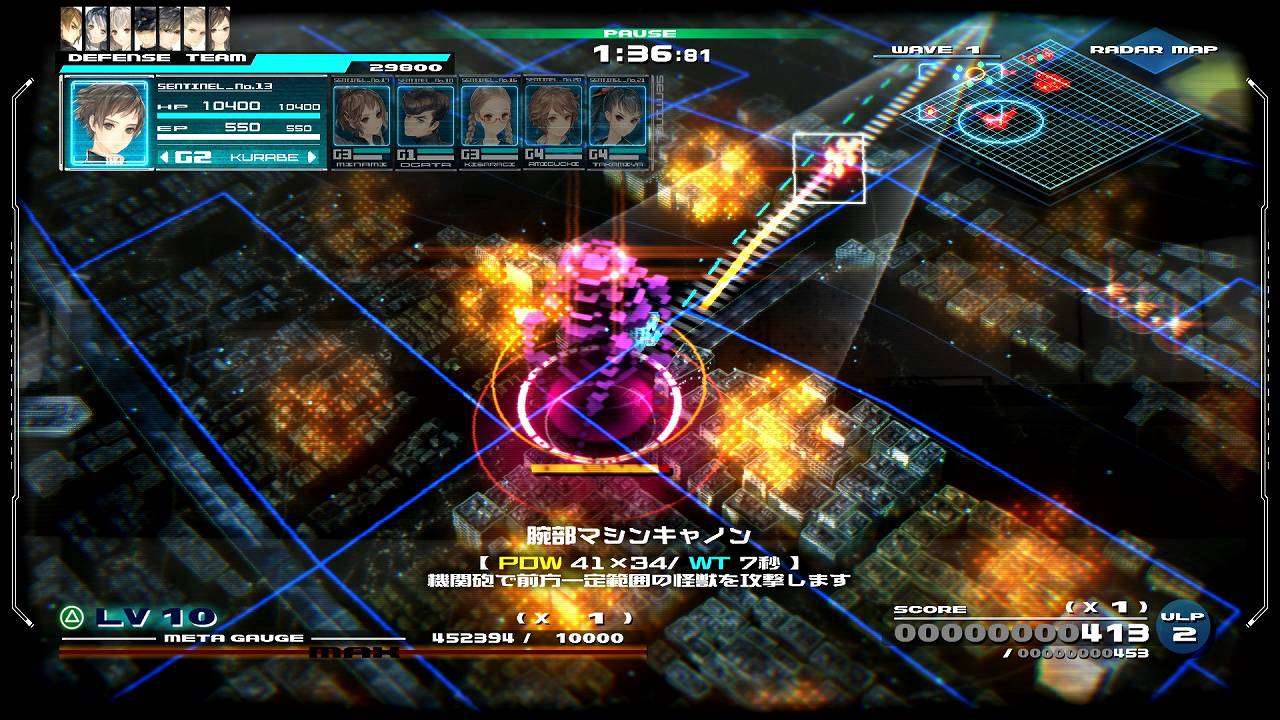1280x720 pixels.
Task: Click the LV 10 circle button
Action: (x=72, y=617)
